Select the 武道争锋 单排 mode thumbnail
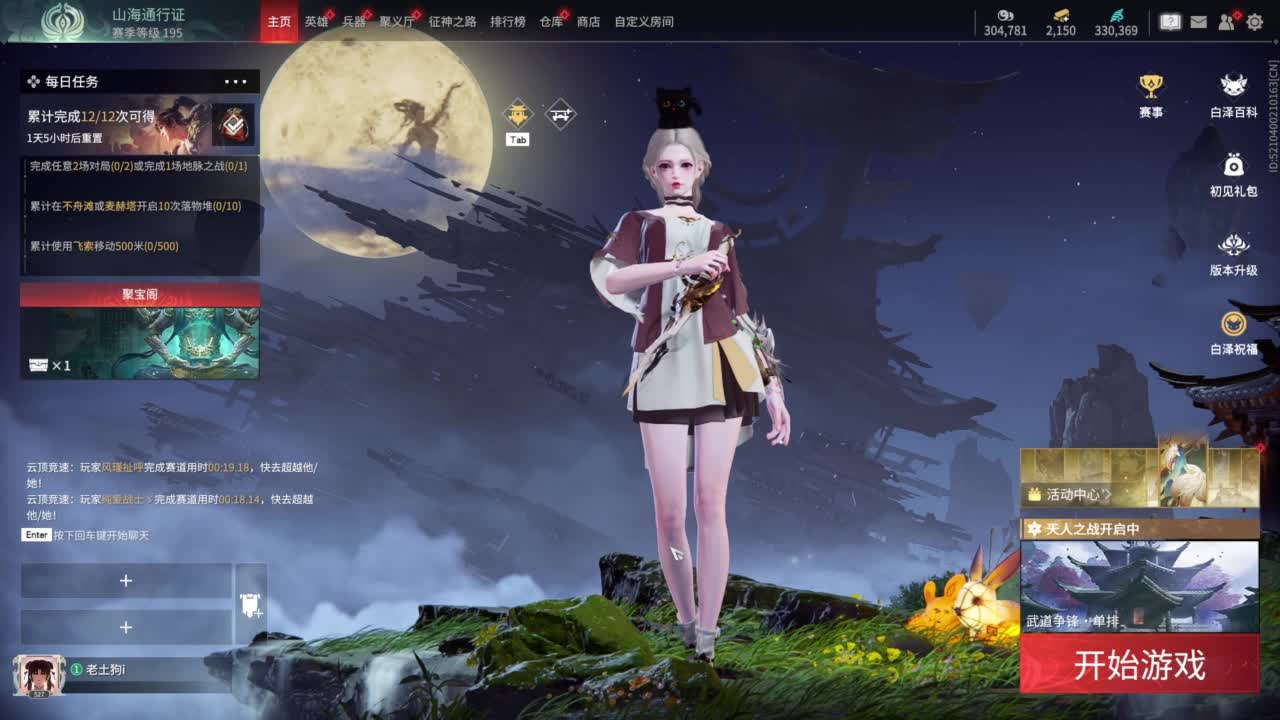 click(1139, 586)
